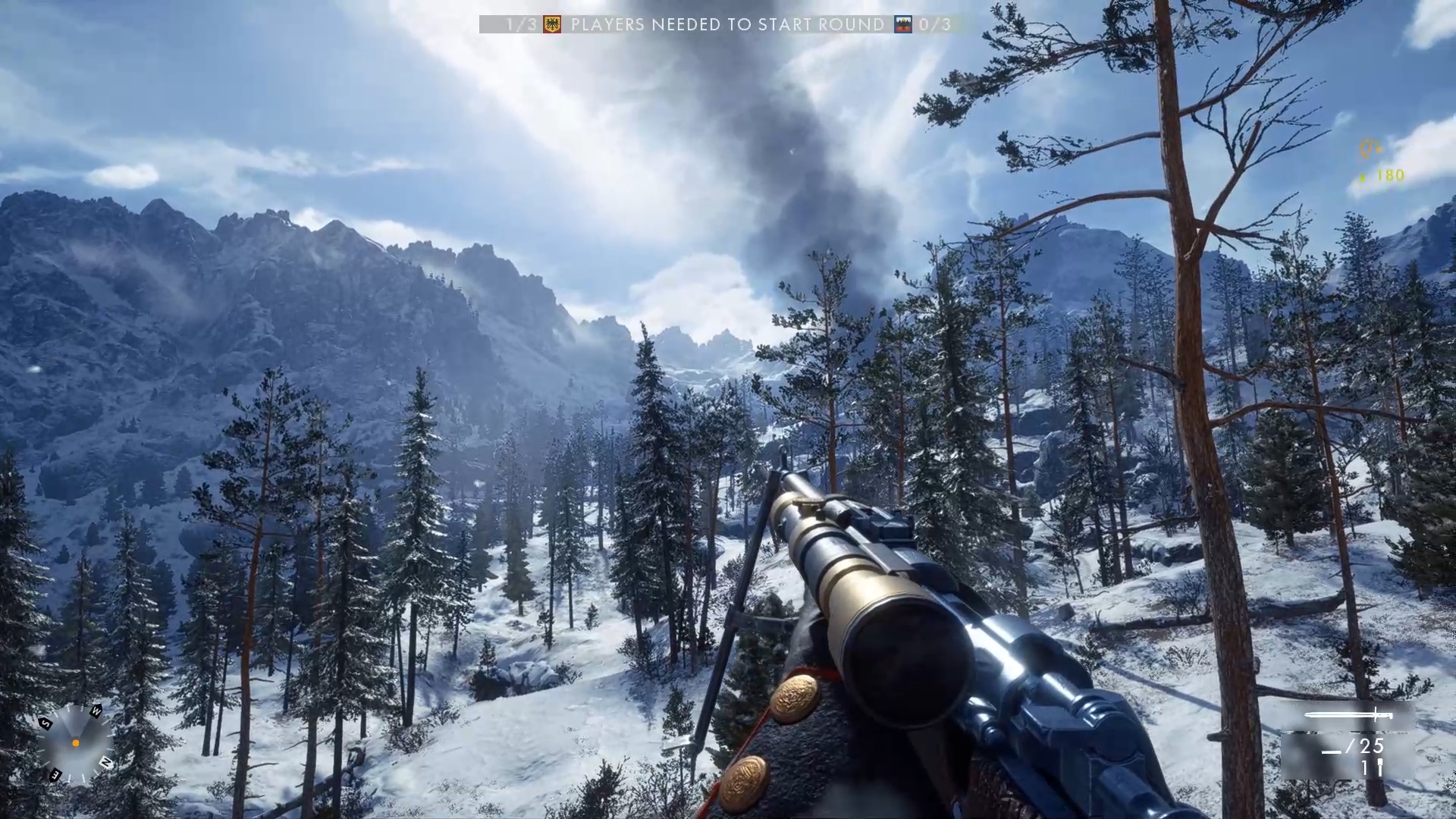The width and height of the screenshot is (1456, 819).
Task: Click the German faction eagle emblem icon
Action: 552,24
